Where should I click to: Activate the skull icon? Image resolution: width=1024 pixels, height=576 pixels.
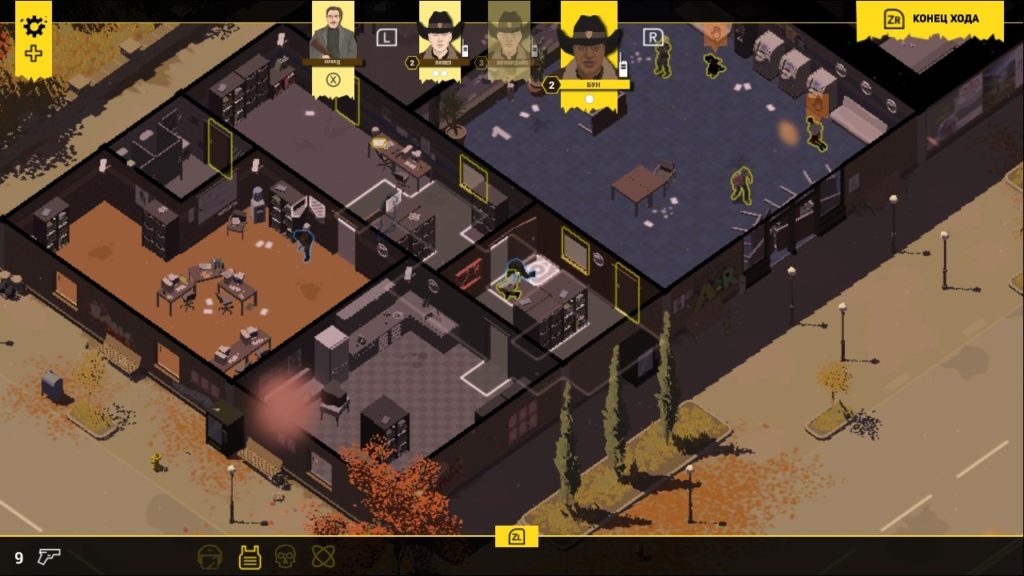(x=283, y=557)
